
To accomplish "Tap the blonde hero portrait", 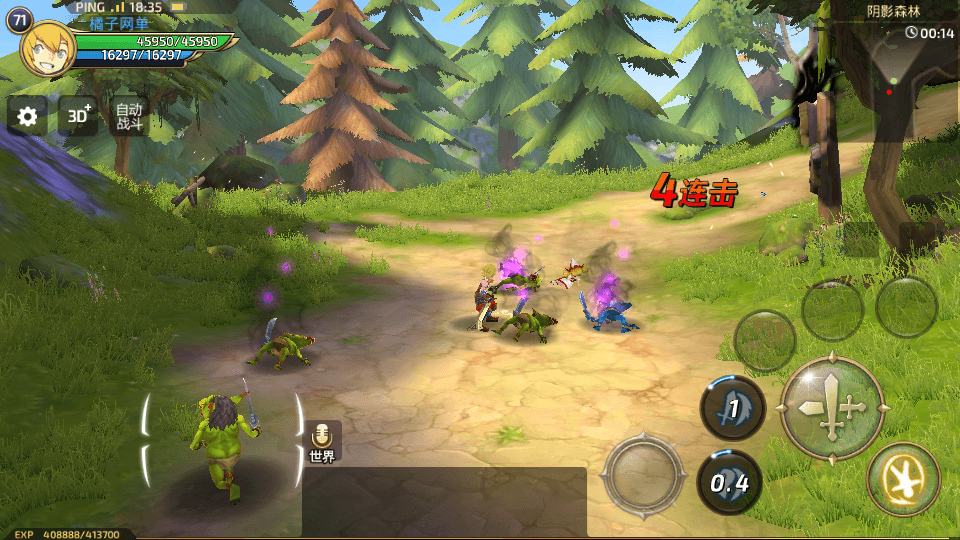I will pos(47,48).
